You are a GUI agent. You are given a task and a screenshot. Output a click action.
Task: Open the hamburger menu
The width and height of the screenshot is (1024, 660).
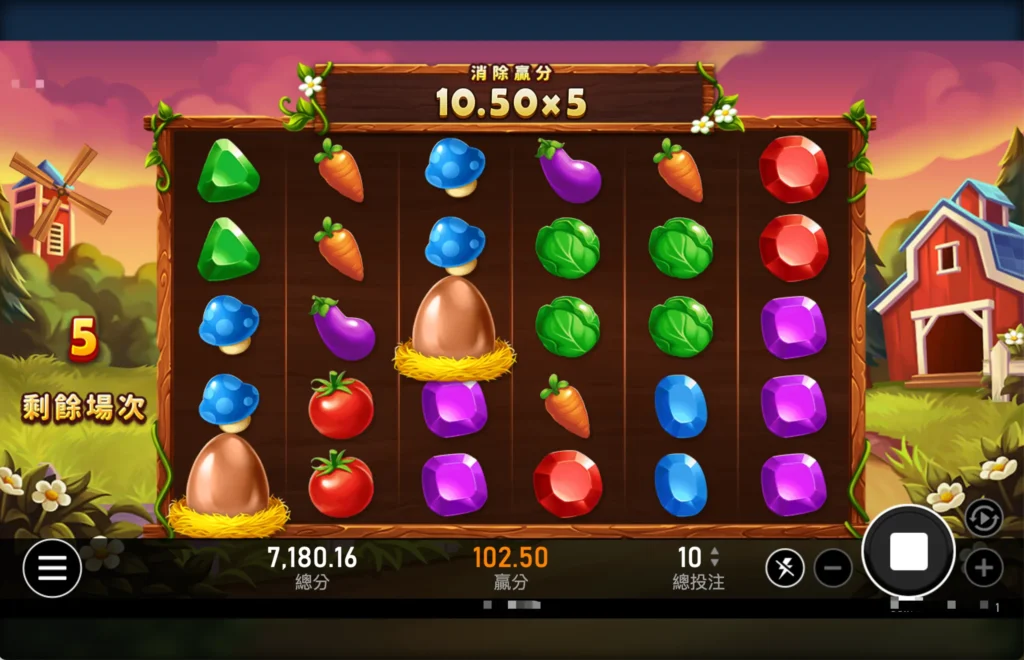pyautogui.click(x=52, y=568)
